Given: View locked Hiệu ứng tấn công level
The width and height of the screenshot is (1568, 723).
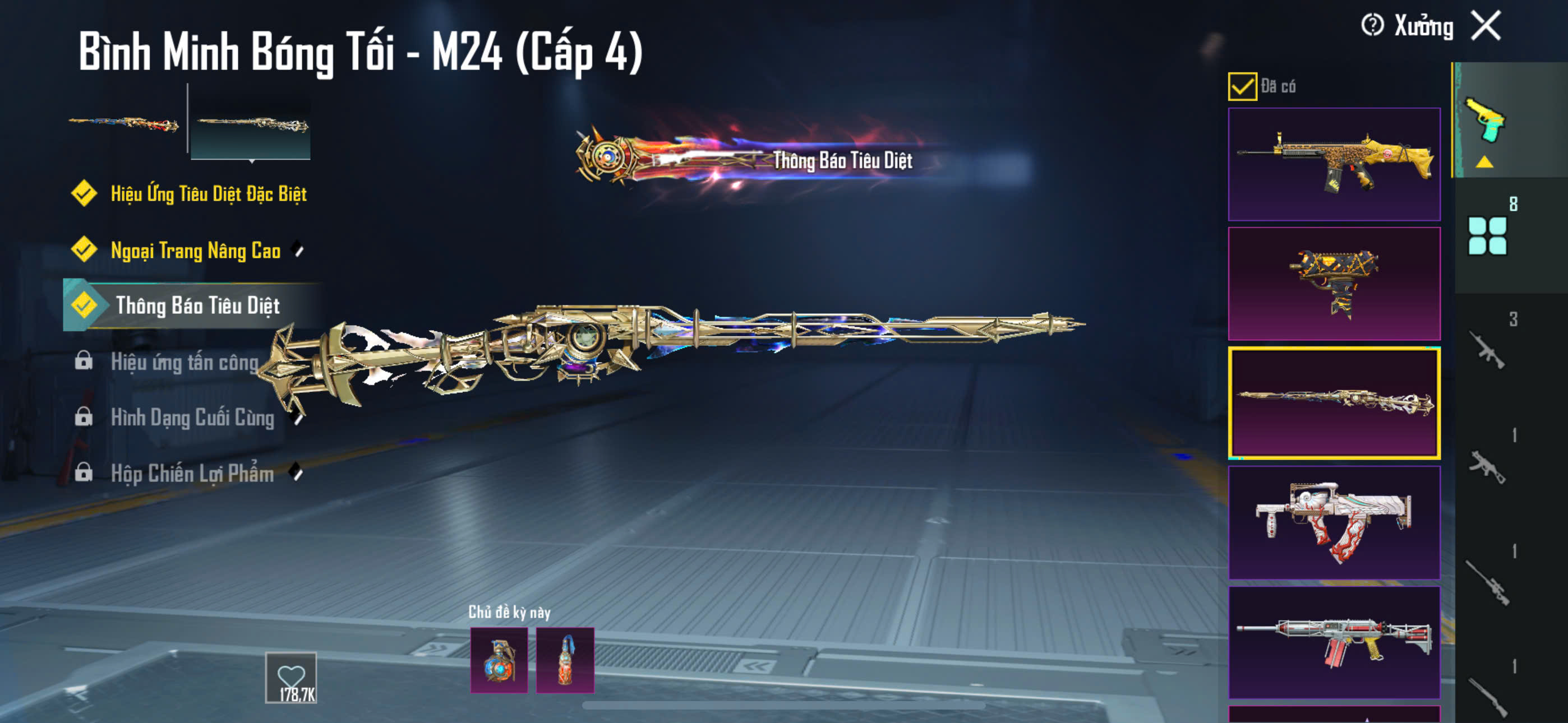Looking at the screenshot, I should [184, 362].
